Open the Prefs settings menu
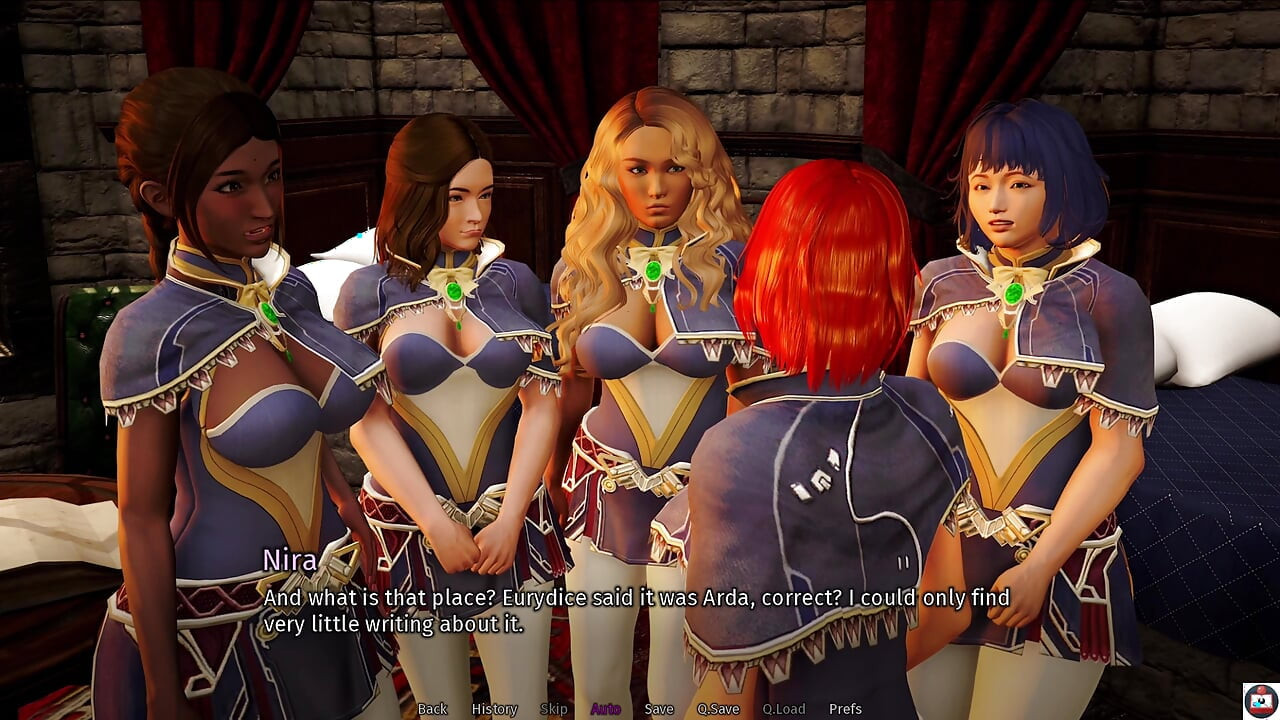Viewport: 1280px width, 720px height. tap(845, 709)
